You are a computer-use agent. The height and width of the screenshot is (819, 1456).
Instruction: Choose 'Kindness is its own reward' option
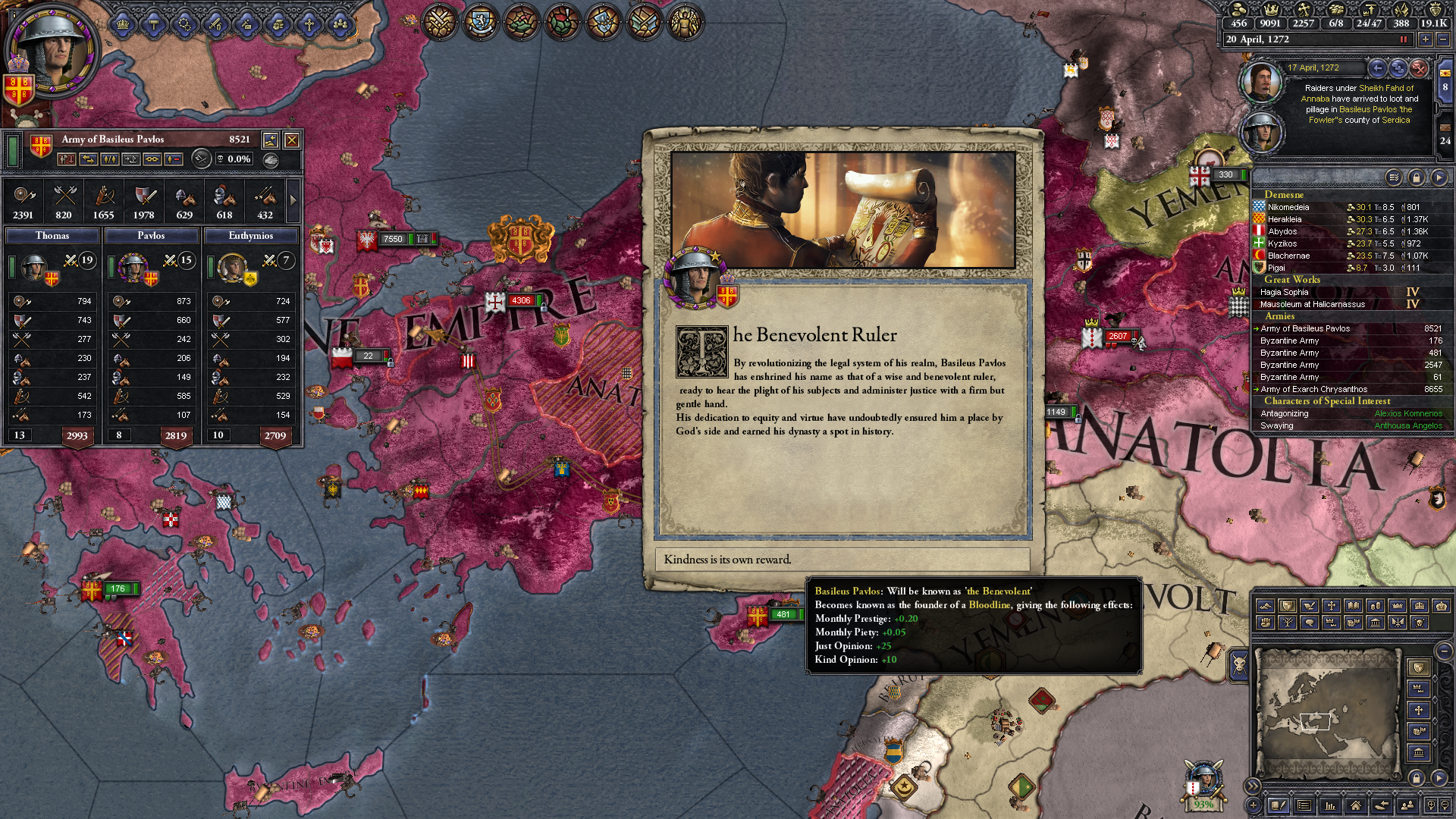click(842, 560)
